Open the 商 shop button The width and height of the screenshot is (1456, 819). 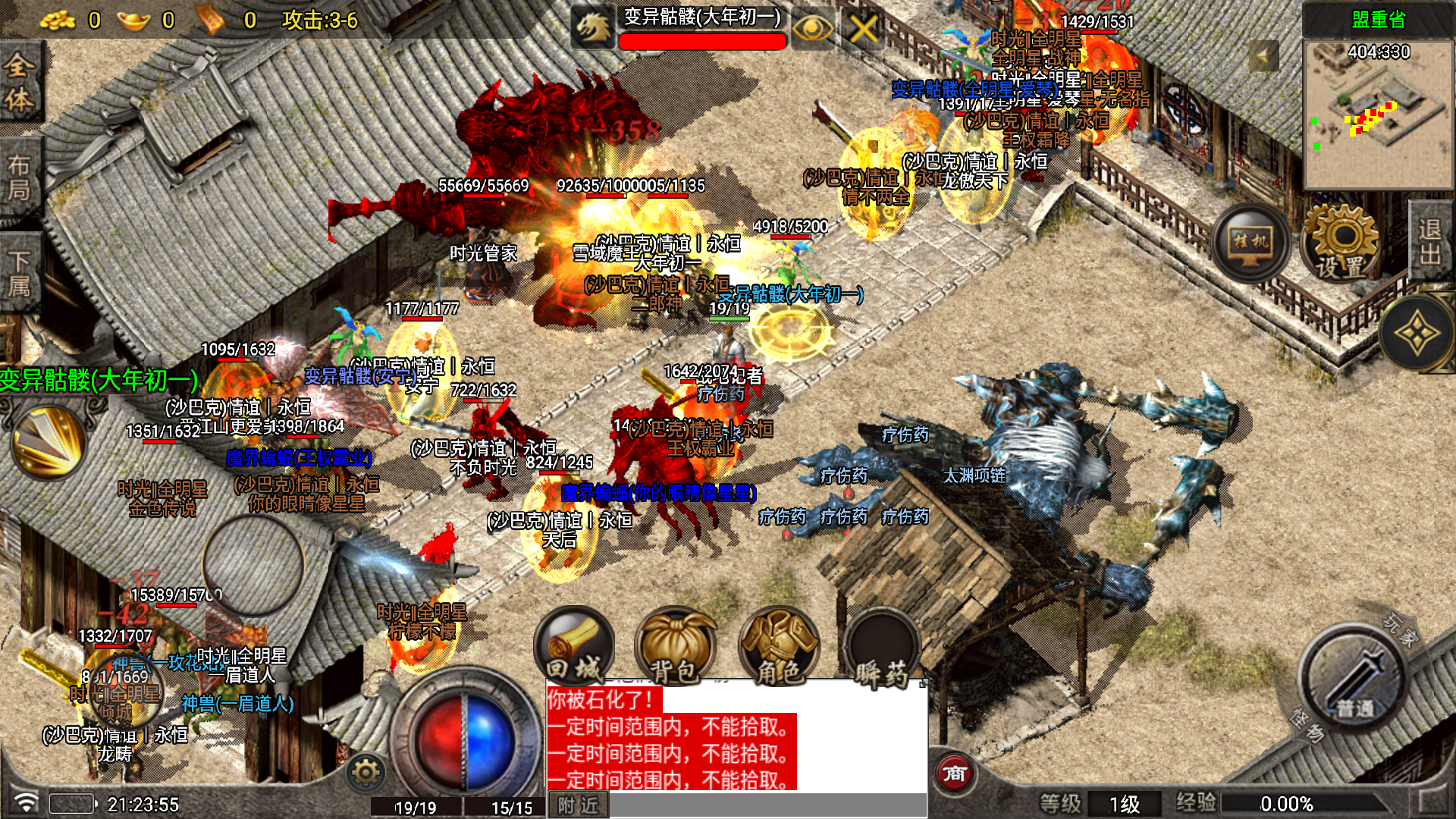point(954,773)
